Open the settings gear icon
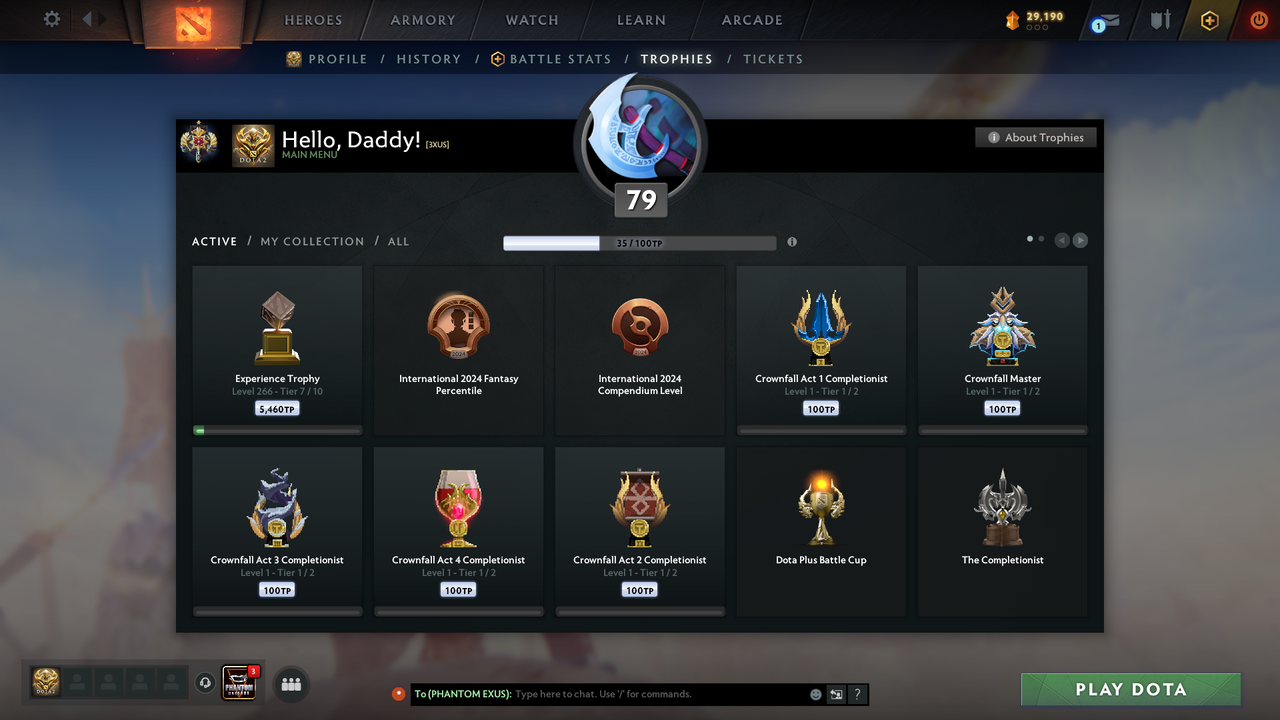Image resolution: width=1280 pixels, height=720 pixels. click(x=52, y=19)
